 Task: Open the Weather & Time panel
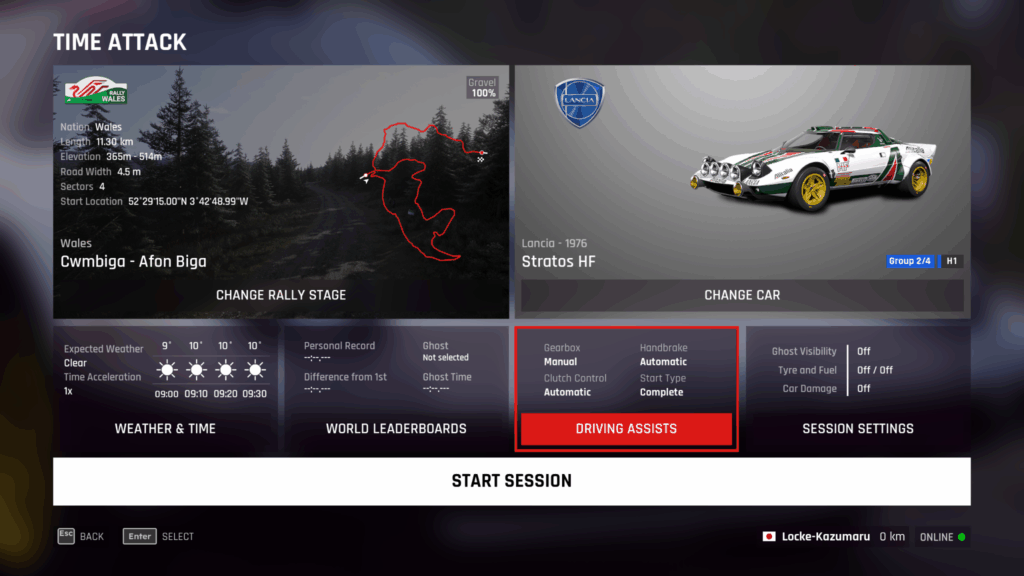tap(165, 428)
